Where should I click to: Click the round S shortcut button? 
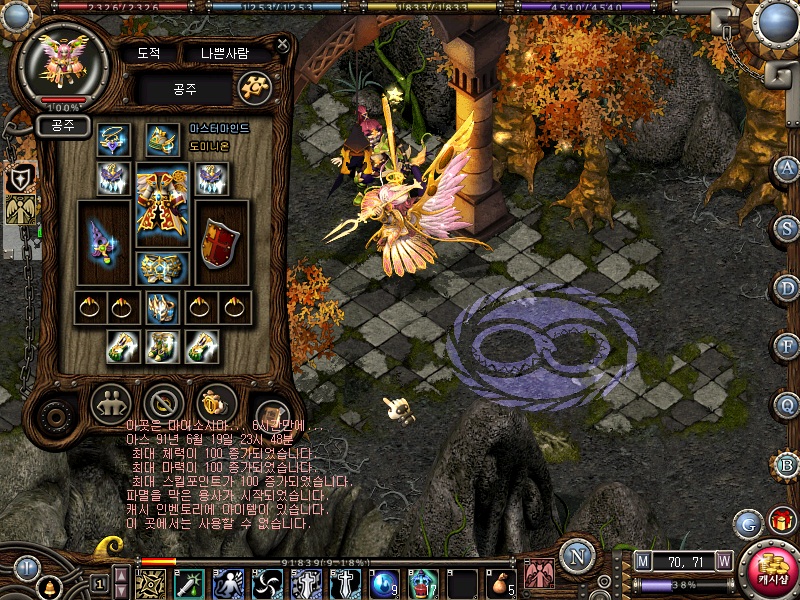click(786, 228)
